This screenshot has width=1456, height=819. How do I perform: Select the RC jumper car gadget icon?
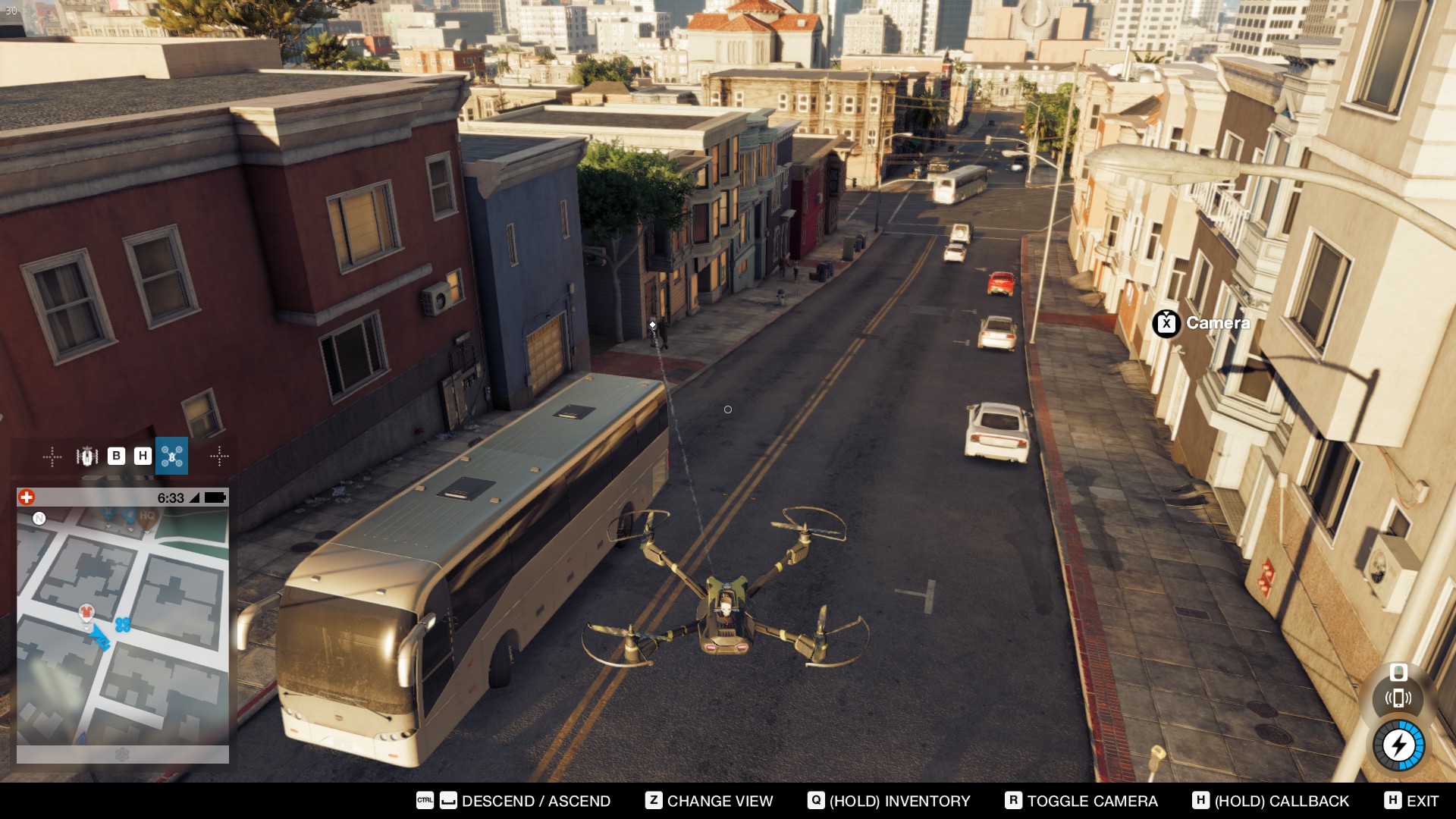pyautogui.click(x=87, y=456)
